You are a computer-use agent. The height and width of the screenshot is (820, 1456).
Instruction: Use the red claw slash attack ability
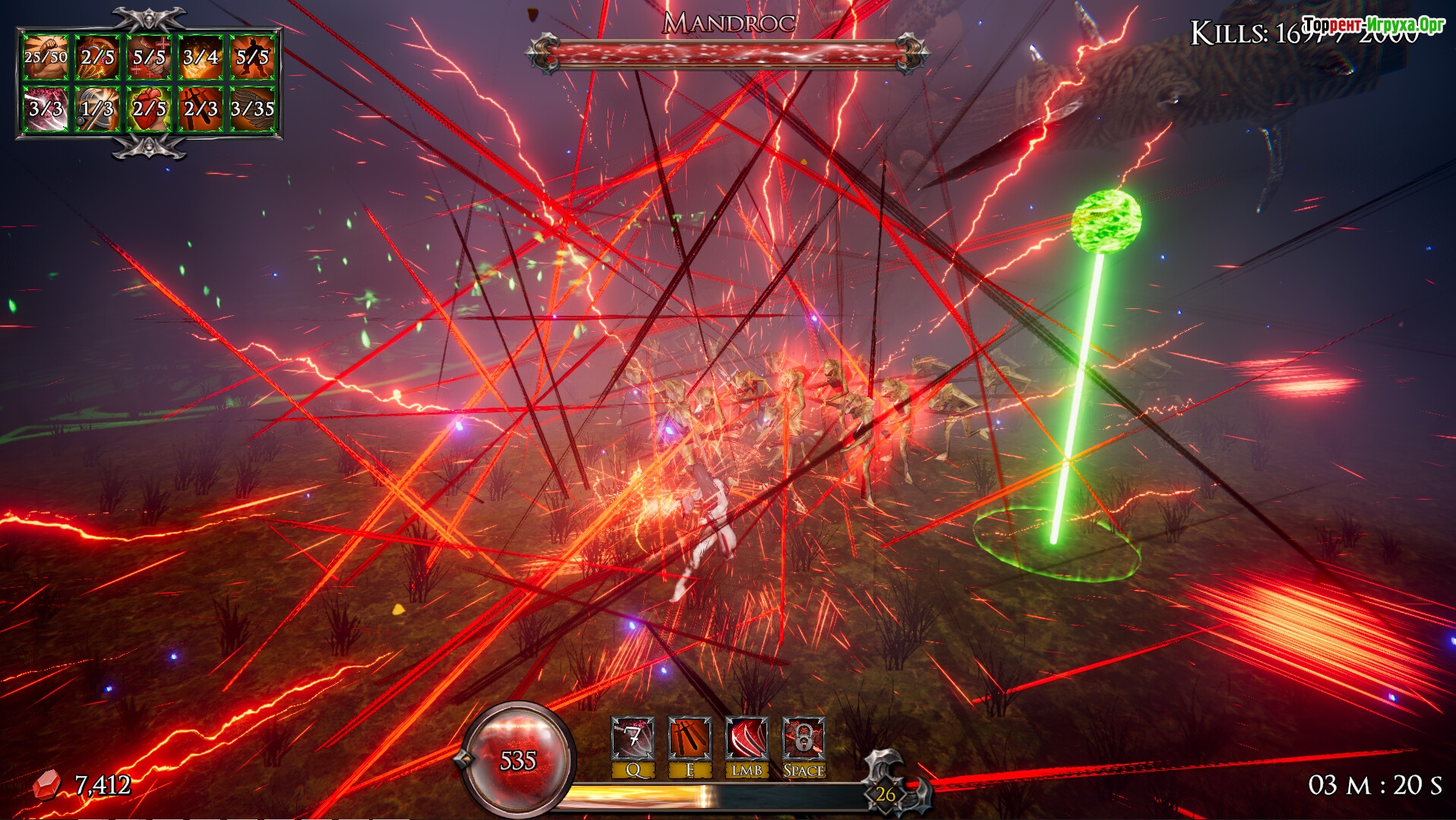(746, 738)
